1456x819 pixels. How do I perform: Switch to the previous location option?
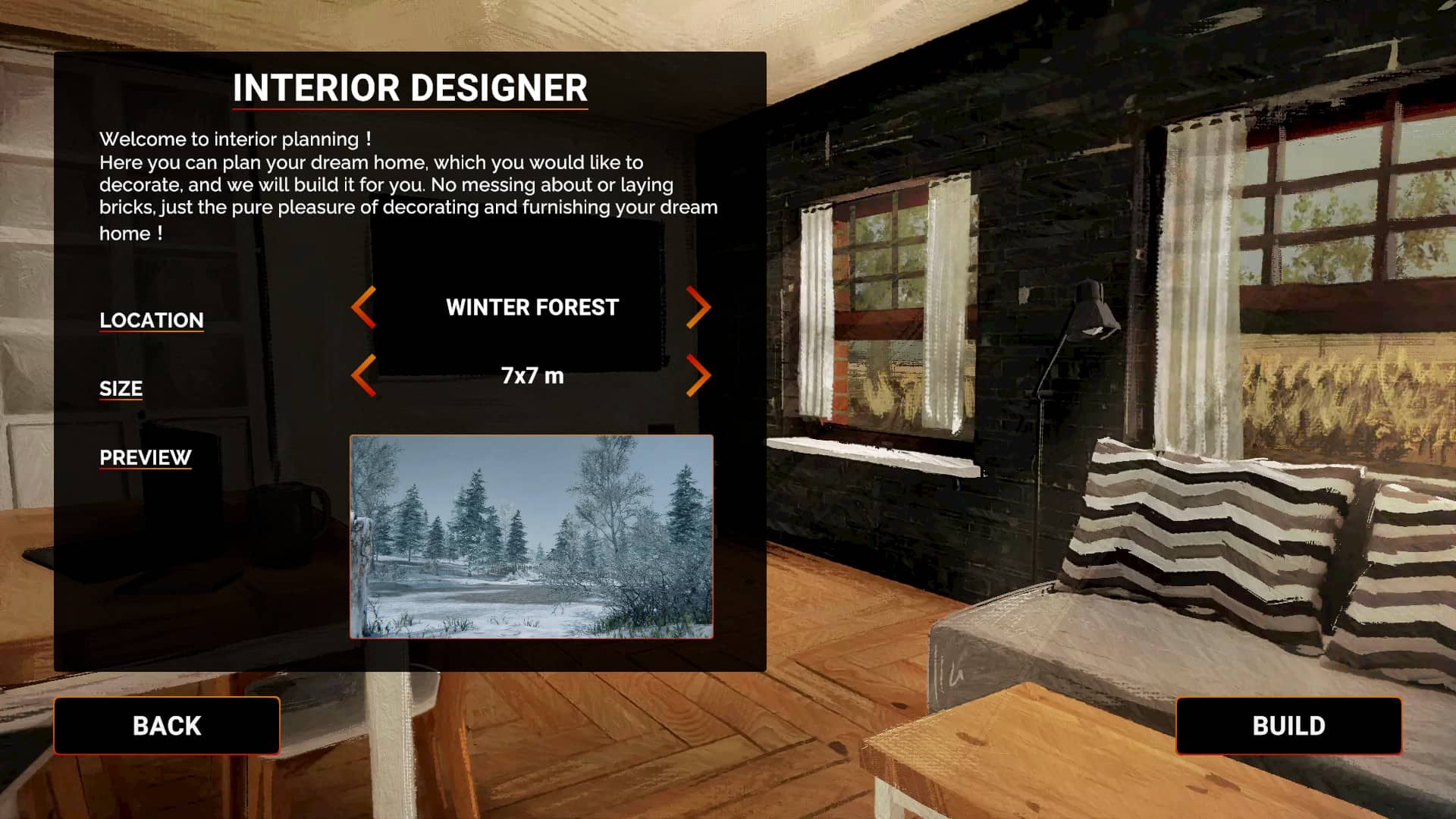[364, 307]
